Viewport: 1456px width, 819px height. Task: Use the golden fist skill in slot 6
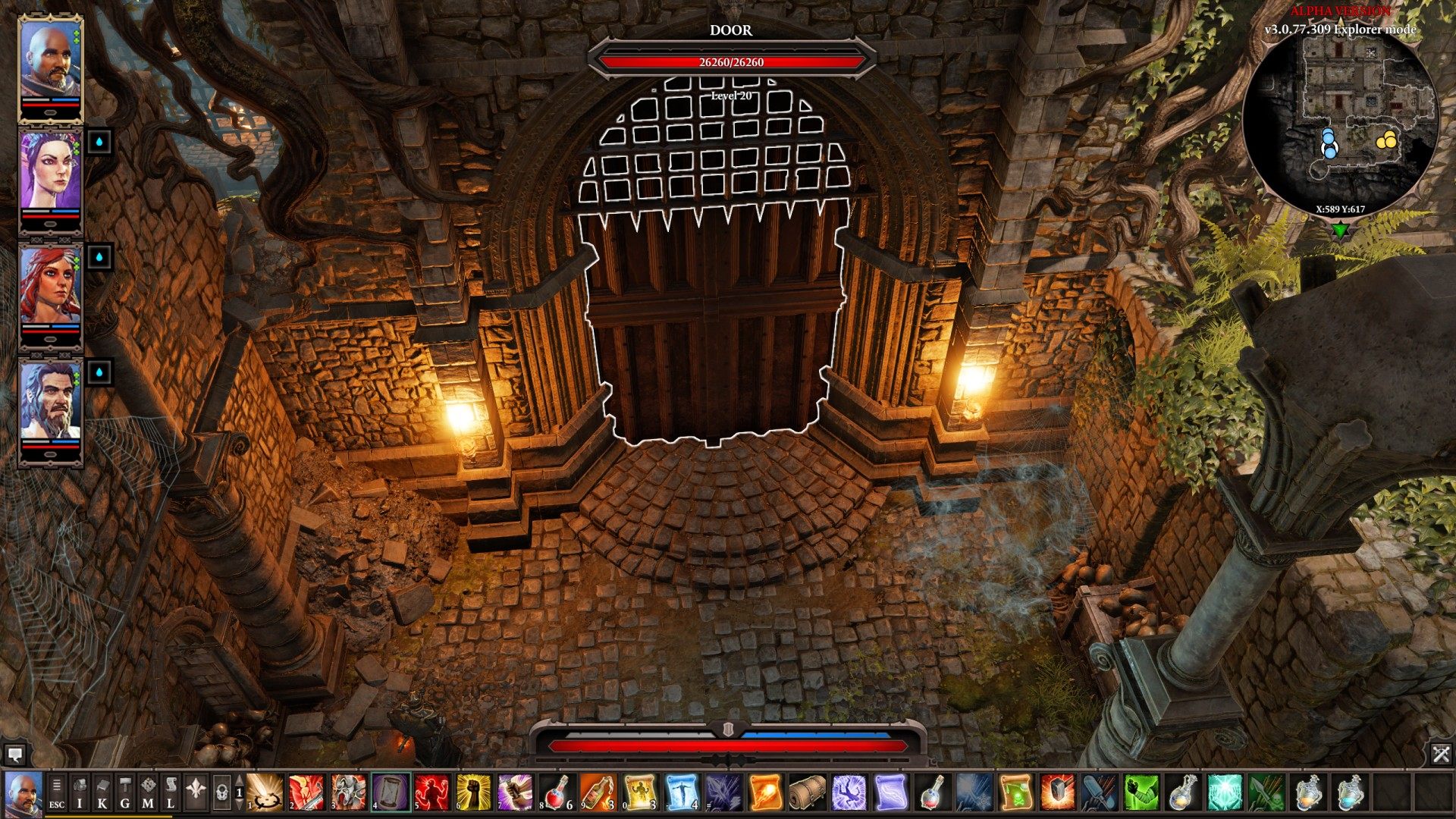tap(473, 792)
